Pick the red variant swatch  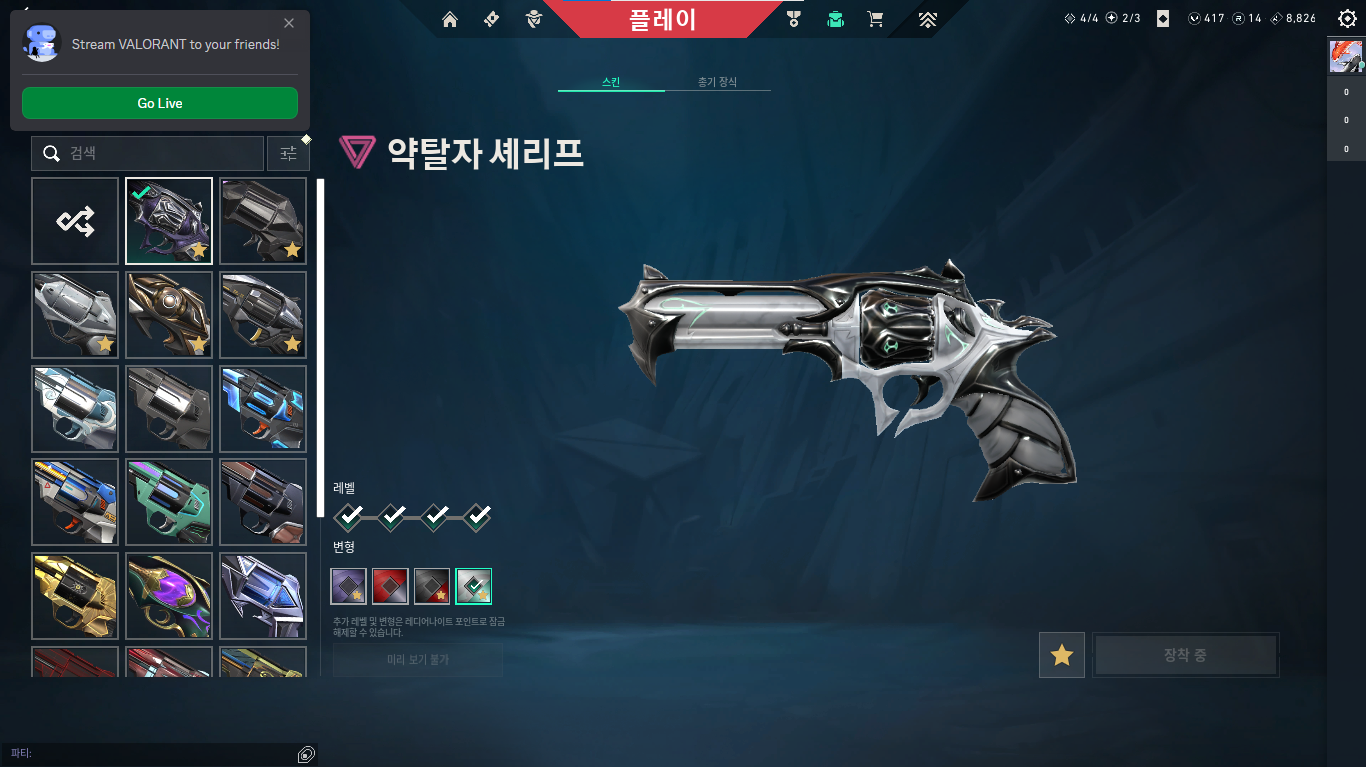coord(390,586)
